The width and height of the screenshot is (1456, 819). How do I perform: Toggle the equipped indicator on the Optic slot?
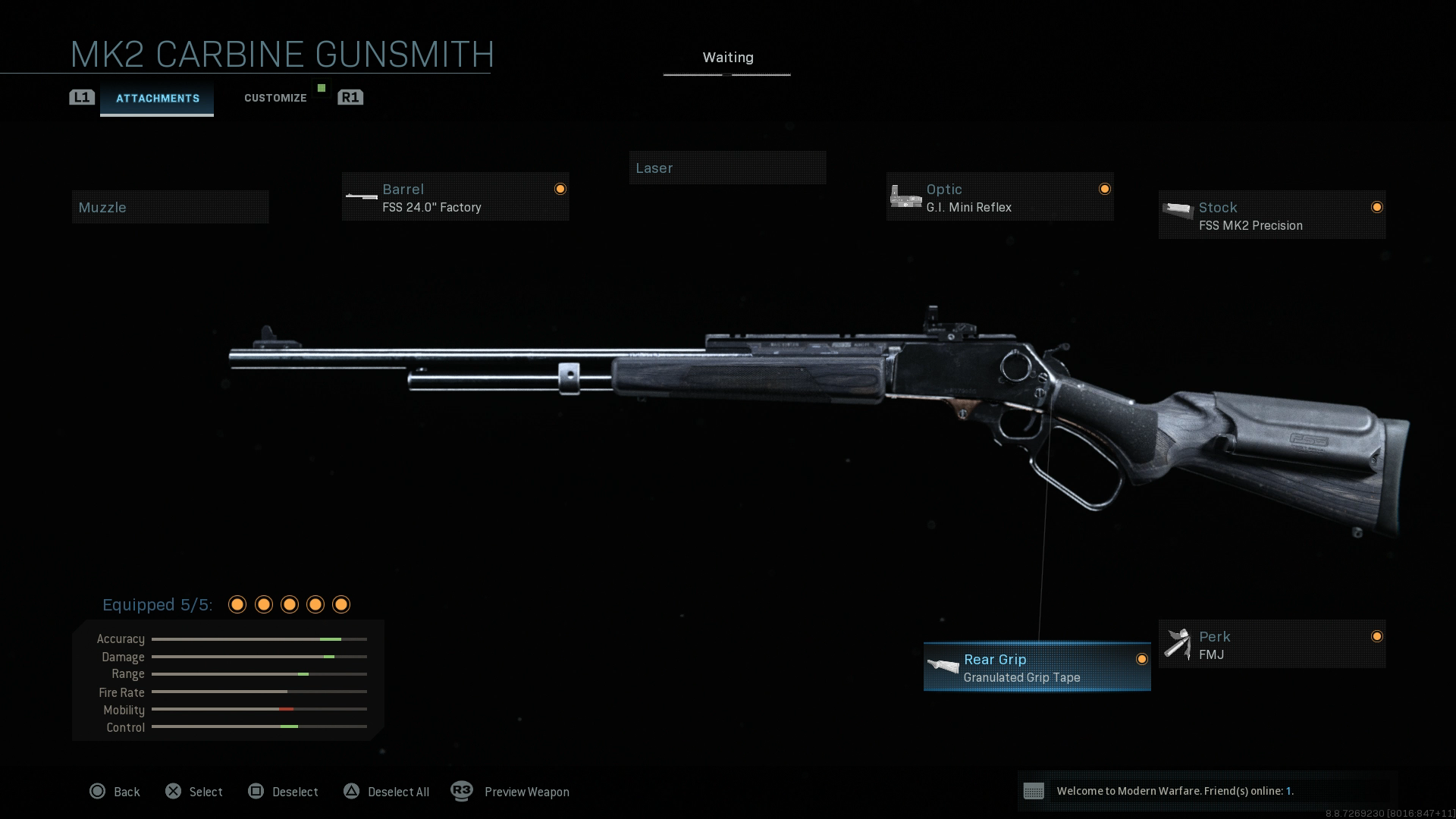coord(1105,188)
